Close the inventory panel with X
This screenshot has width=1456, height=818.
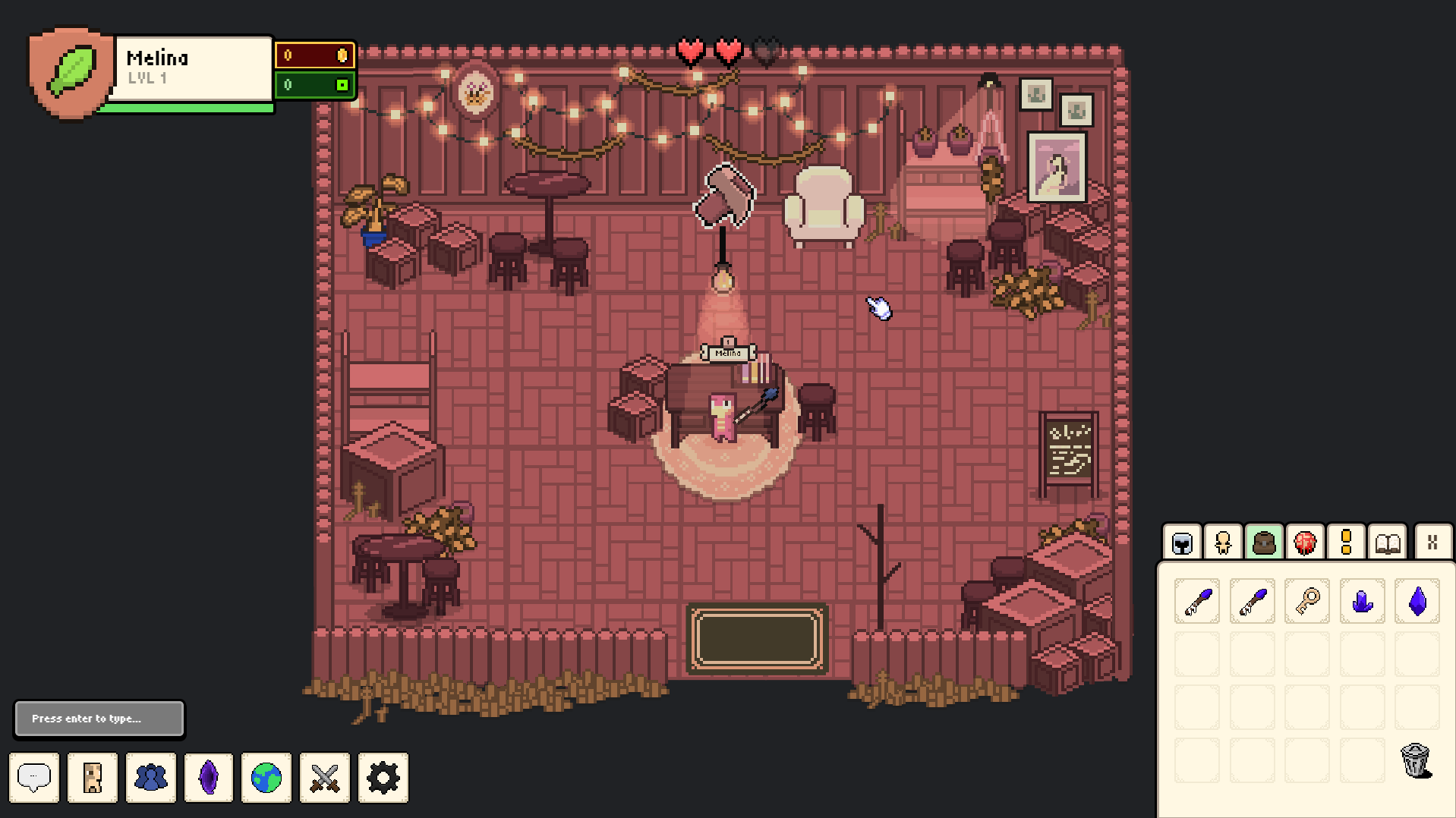tap(1432, 543)
